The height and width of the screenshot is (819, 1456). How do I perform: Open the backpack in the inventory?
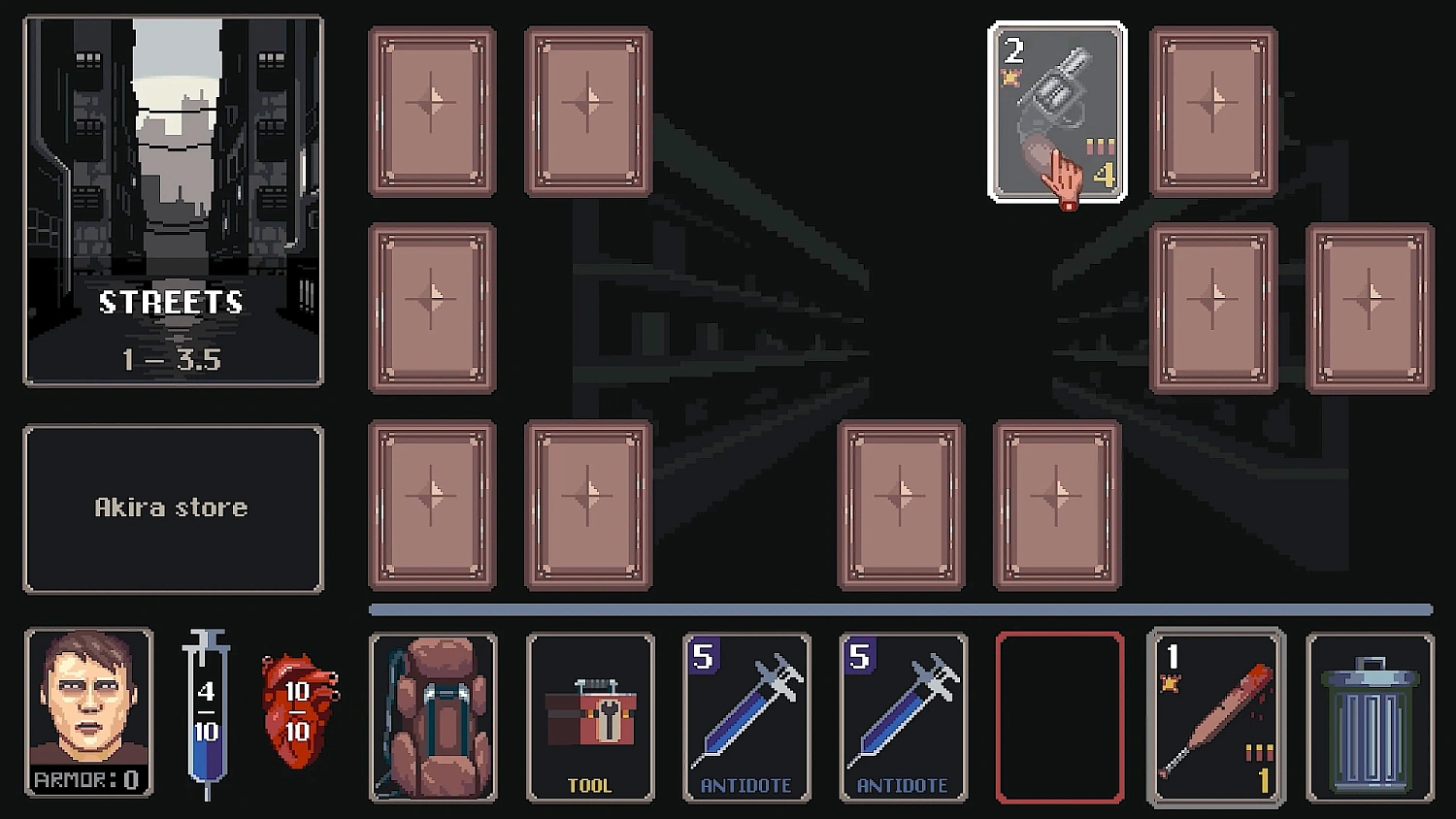coord(434,718)
